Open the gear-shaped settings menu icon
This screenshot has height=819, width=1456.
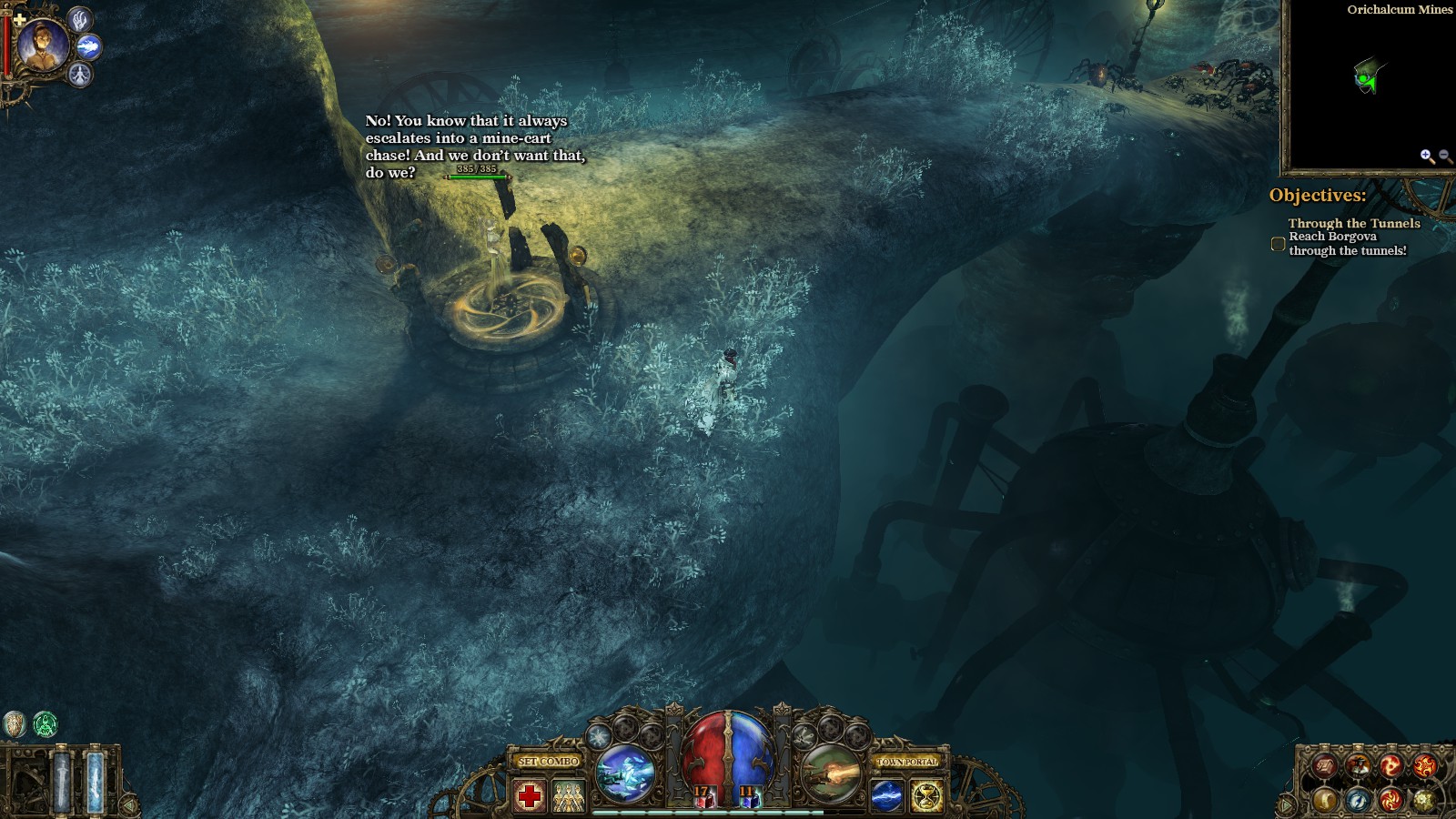[1424, 800]
